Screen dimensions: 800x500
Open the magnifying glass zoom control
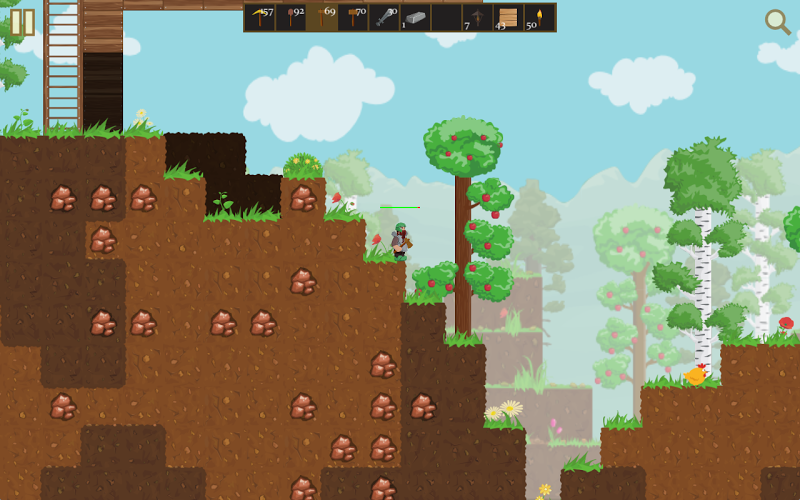click(x=777, y=21)
